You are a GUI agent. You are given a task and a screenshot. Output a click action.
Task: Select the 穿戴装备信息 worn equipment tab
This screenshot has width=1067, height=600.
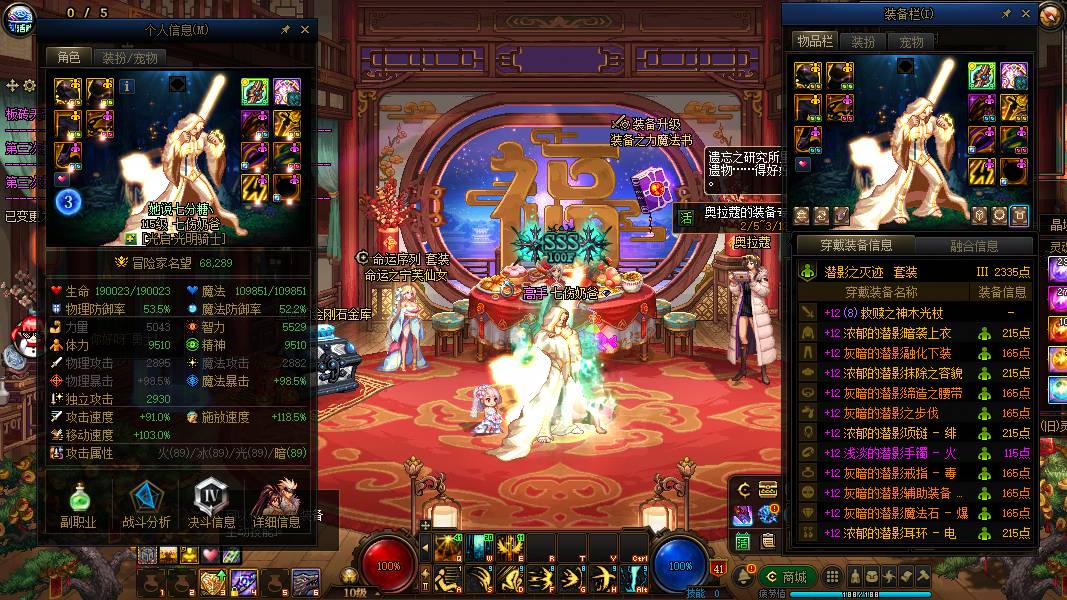point(853,245)
